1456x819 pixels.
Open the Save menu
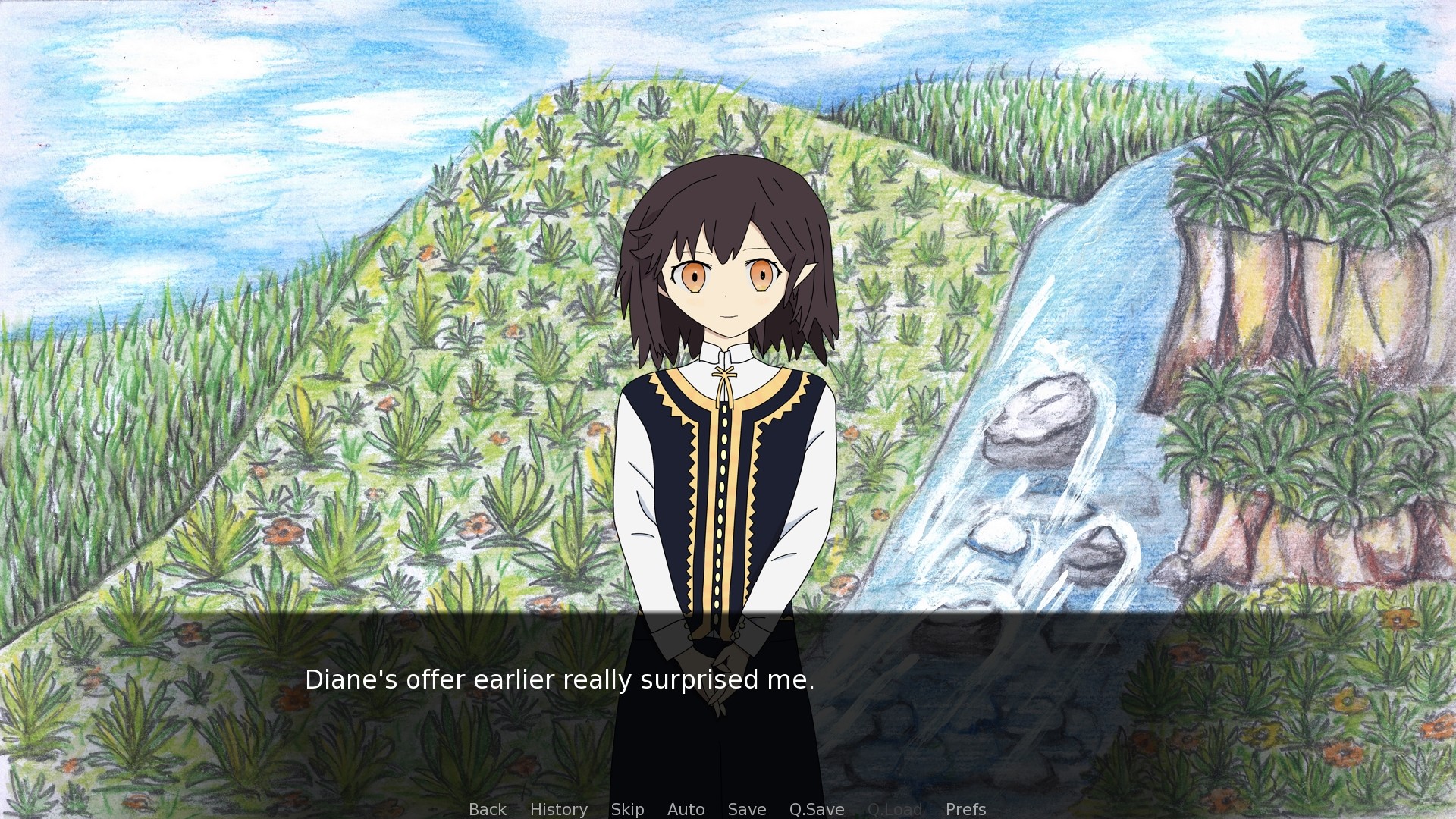[x=746, y=809]
